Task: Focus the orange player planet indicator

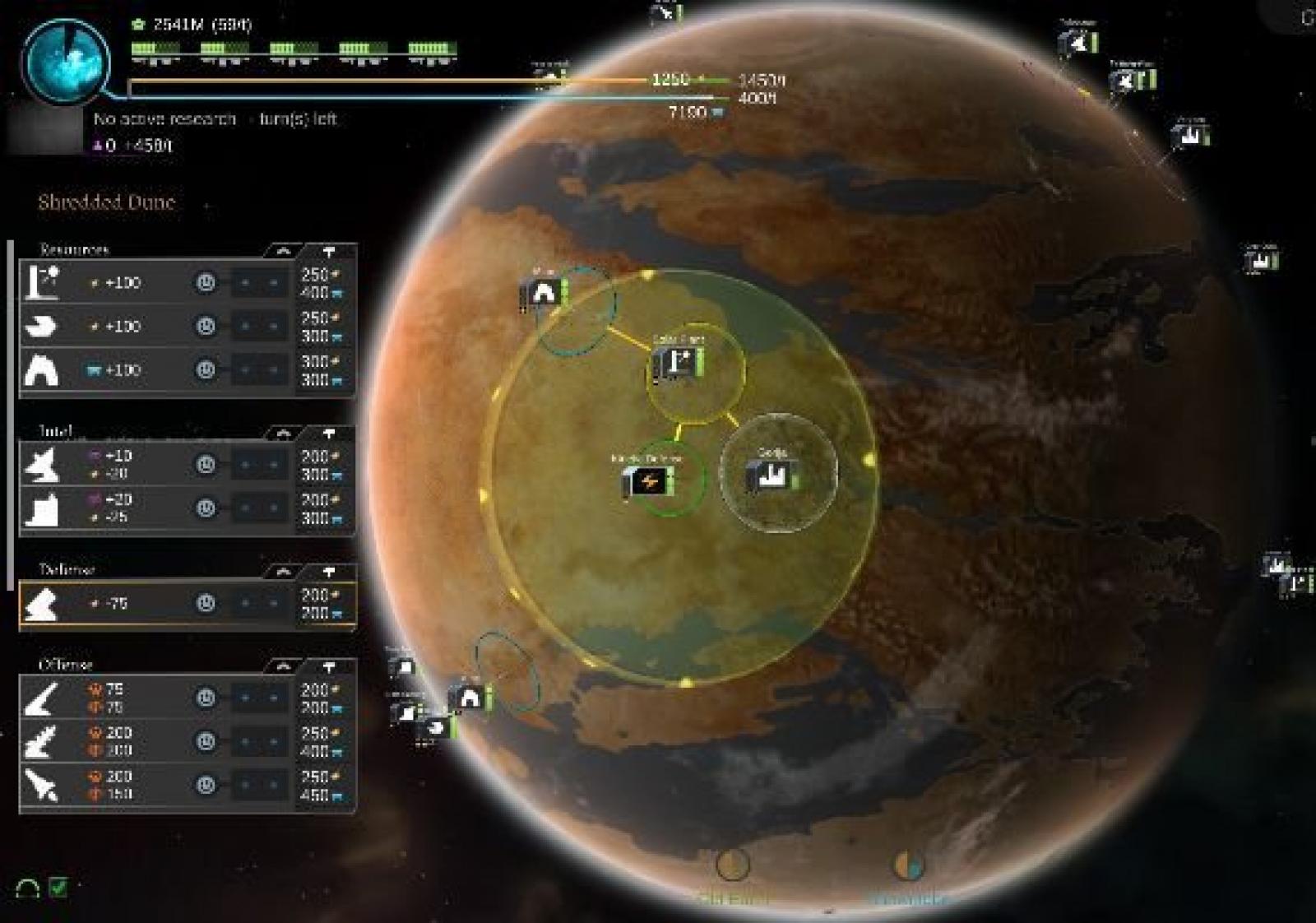Action: [732, 865]
